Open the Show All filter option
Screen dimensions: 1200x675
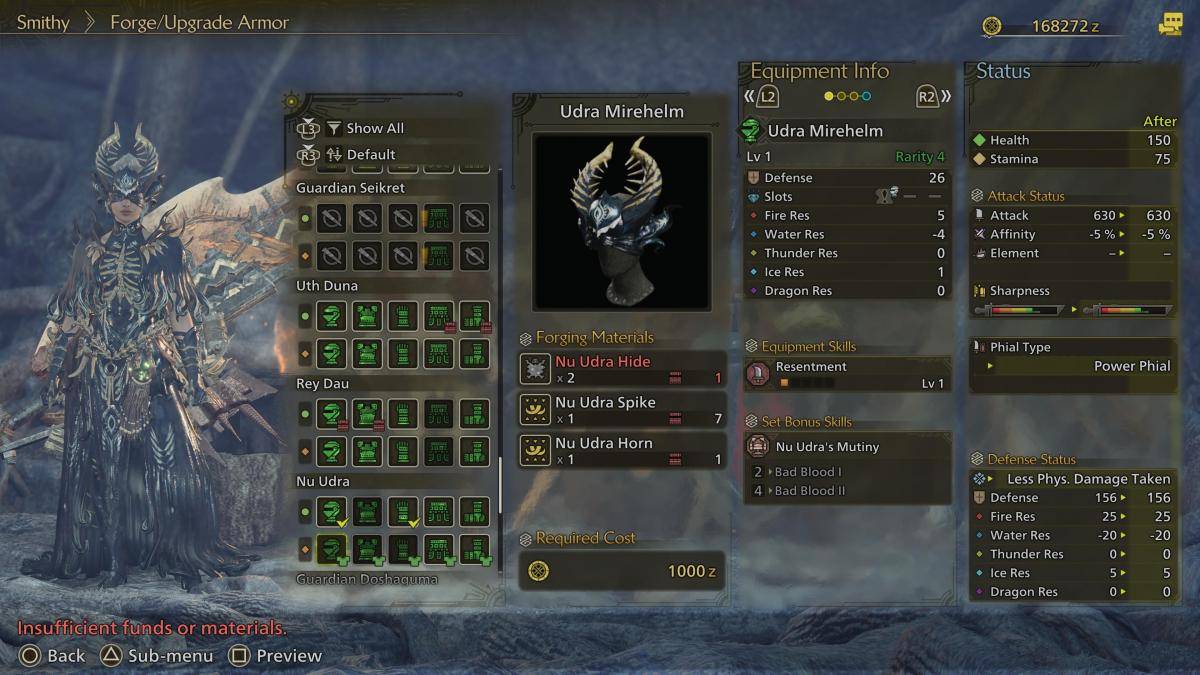(374, 128)
